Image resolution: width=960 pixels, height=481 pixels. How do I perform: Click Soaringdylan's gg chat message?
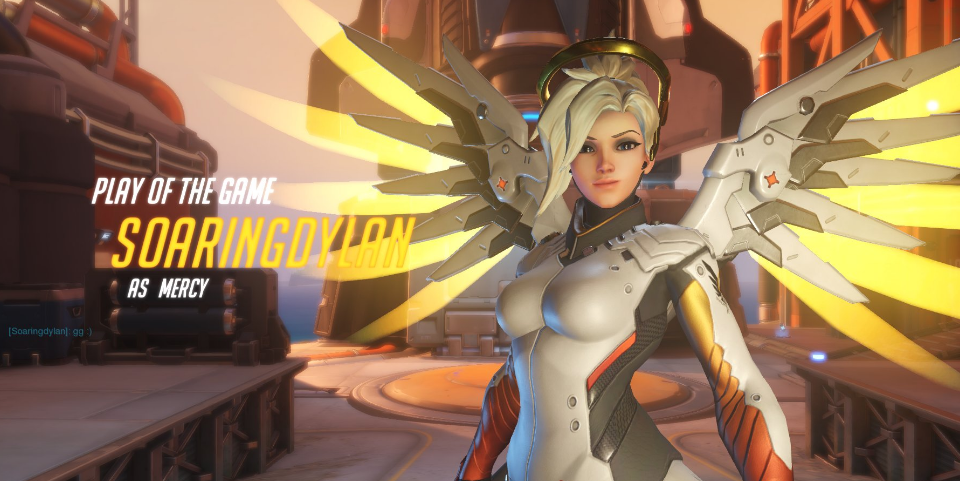(50, 331)
